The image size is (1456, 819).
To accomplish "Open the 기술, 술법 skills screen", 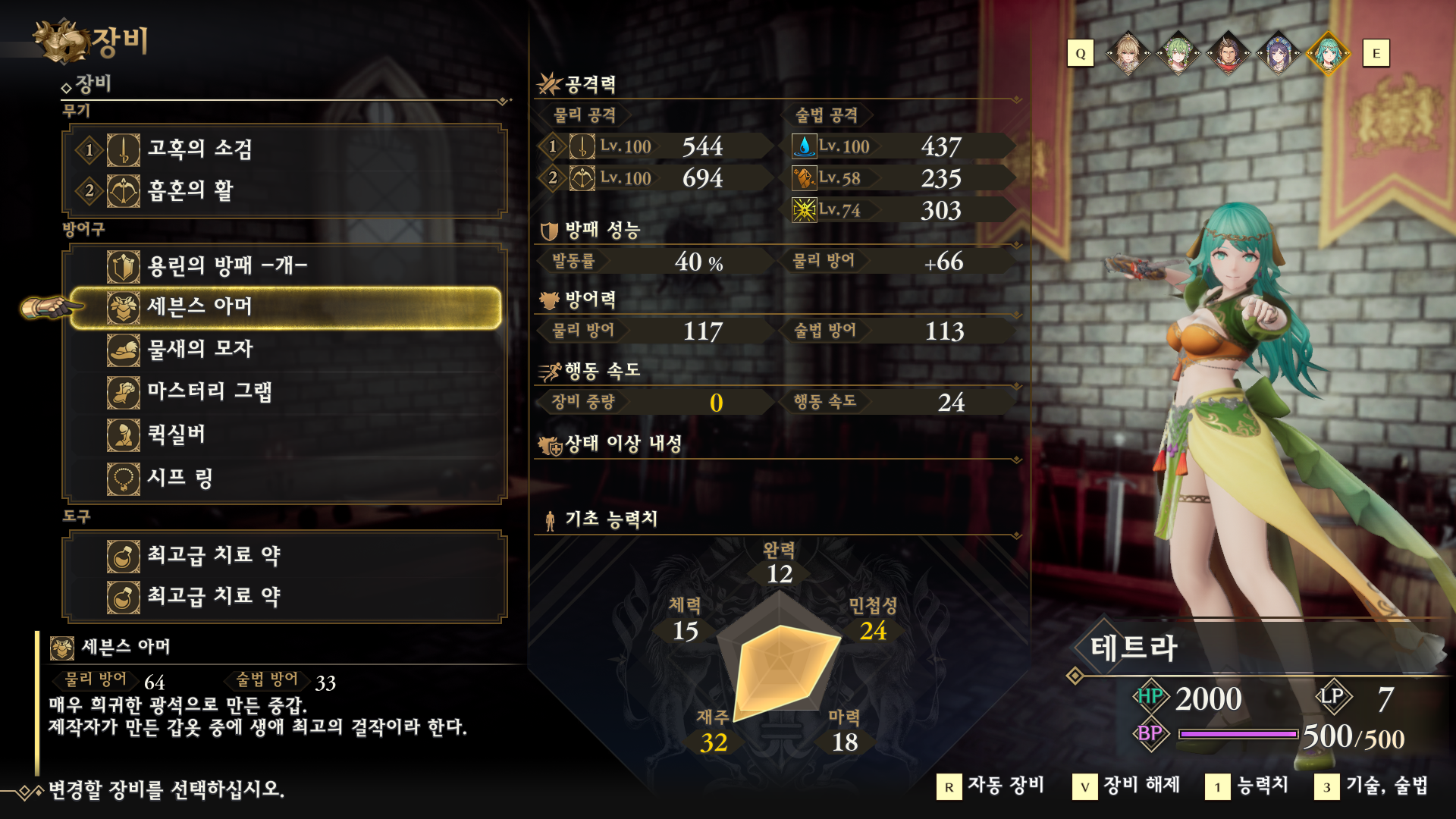I will tap(1372, 786).
